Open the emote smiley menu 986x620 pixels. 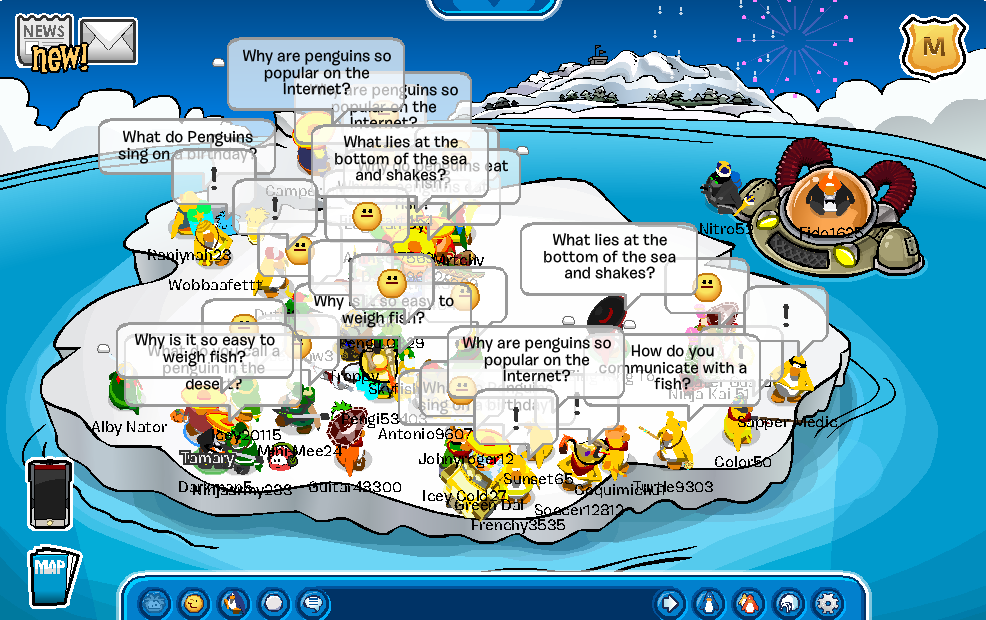pos(192,603)
